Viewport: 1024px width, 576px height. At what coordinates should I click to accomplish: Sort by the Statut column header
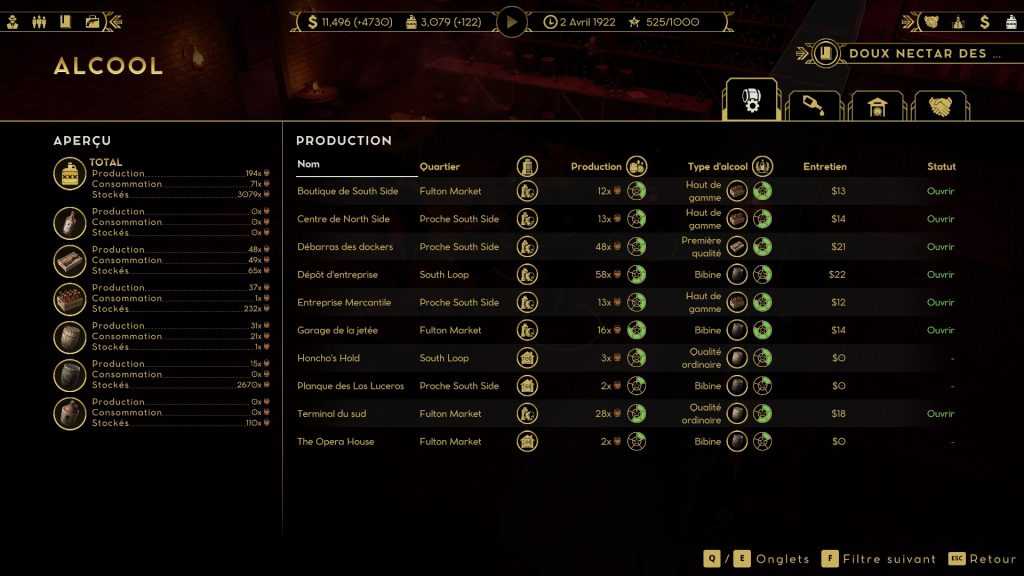pyautogui.click(x=940, y=167)
